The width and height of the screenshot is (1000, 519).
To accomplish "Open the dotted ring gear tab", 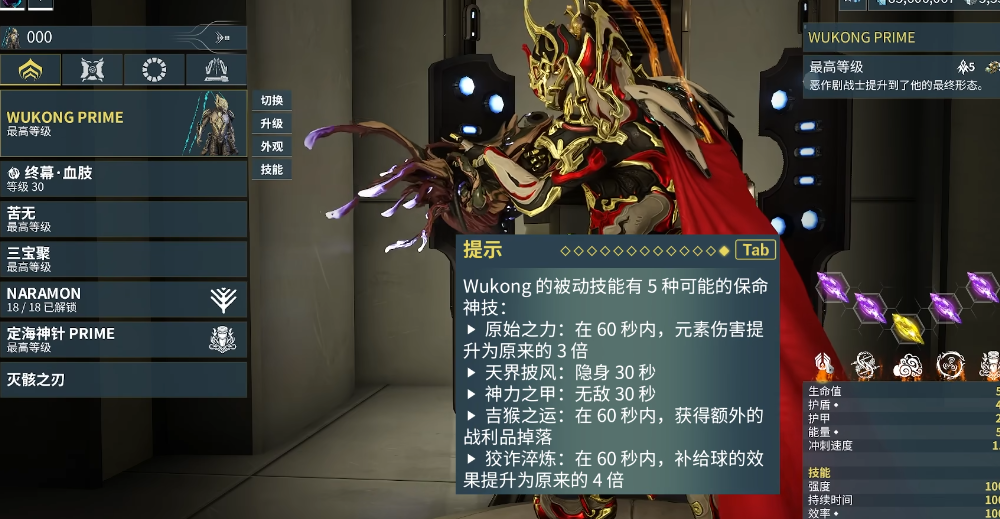I will (154, 70).
